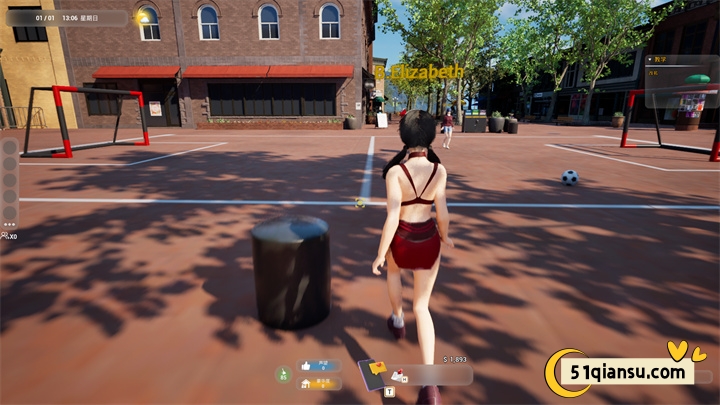720x405 pixels.
Task: Open the quest tracker panel
Action: 681,81
